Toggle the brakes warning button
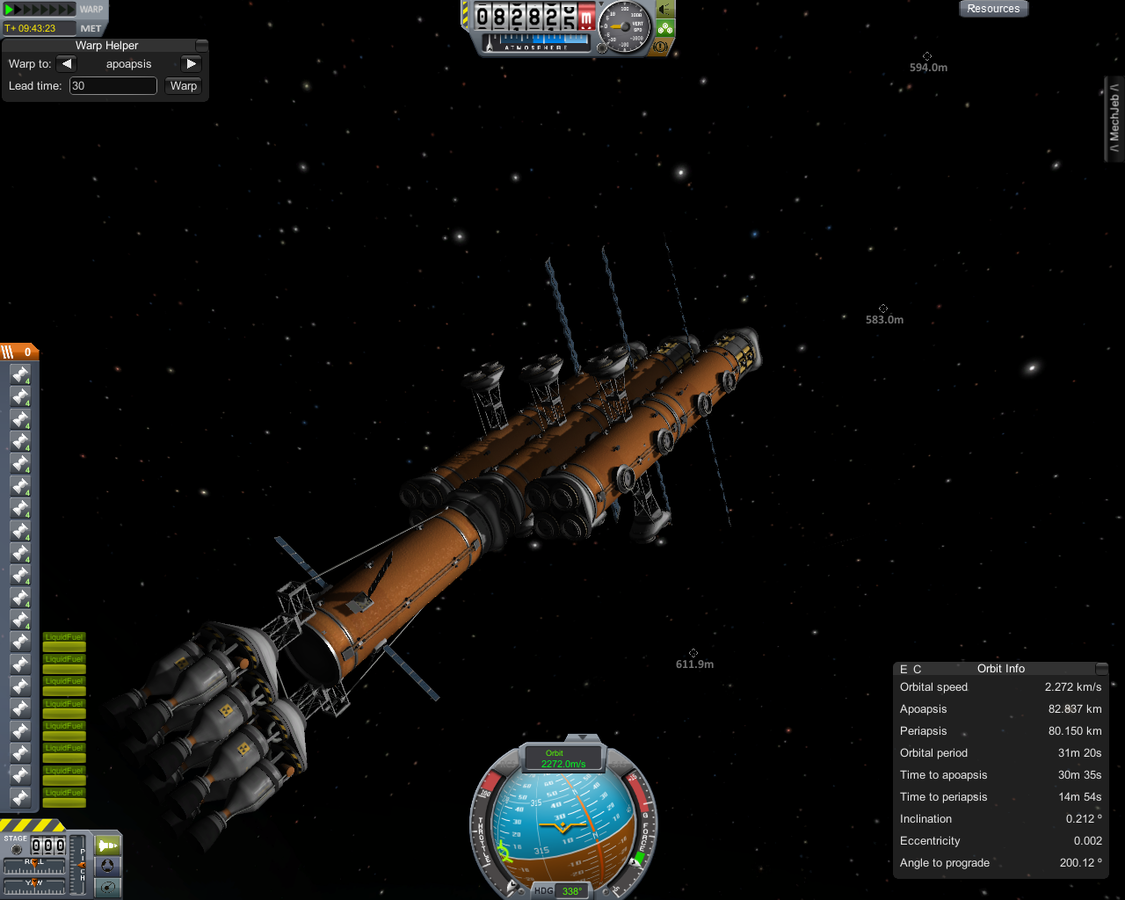1125x900 pixels. [660, 46]
